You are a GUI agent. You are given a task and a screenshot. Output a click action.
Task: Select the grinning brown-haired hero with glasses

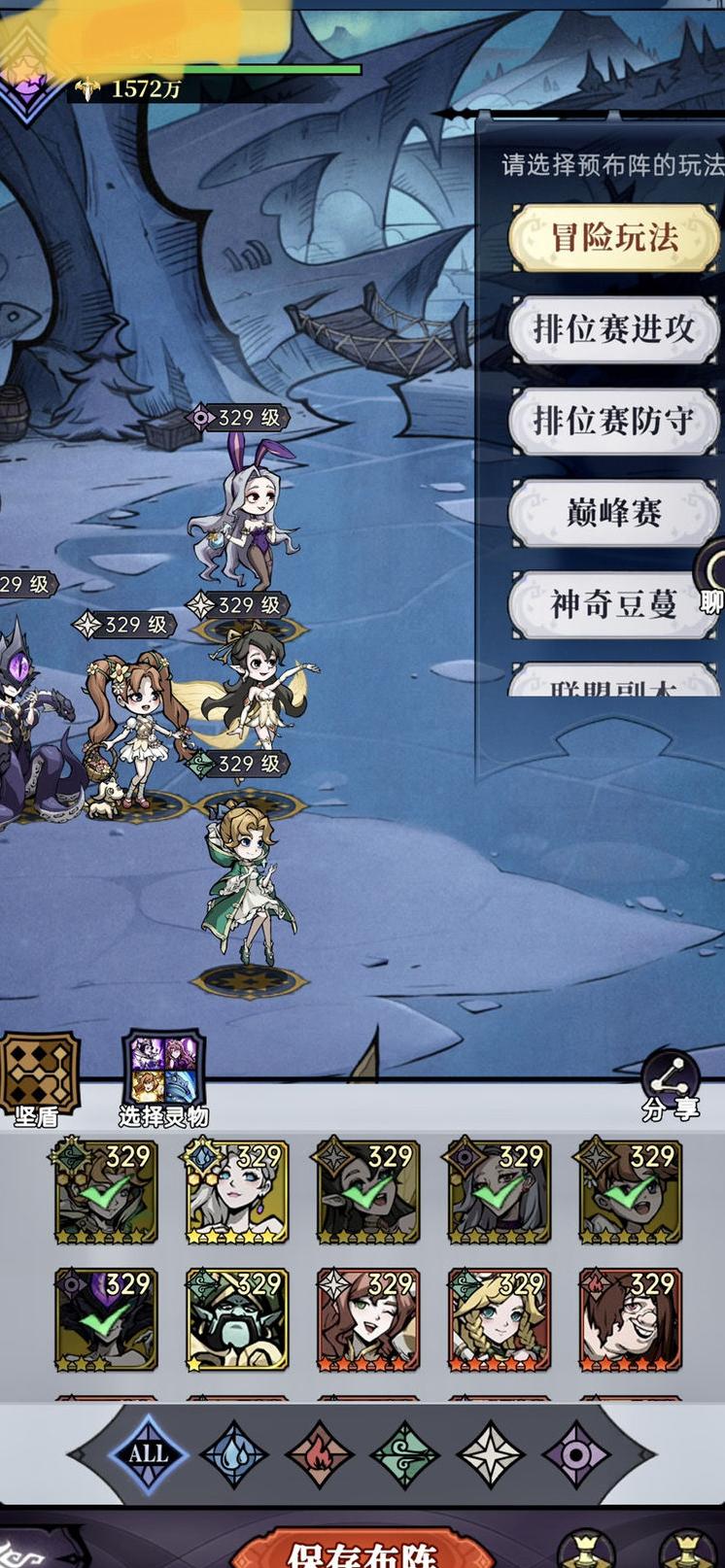(x=630, y=1319)
